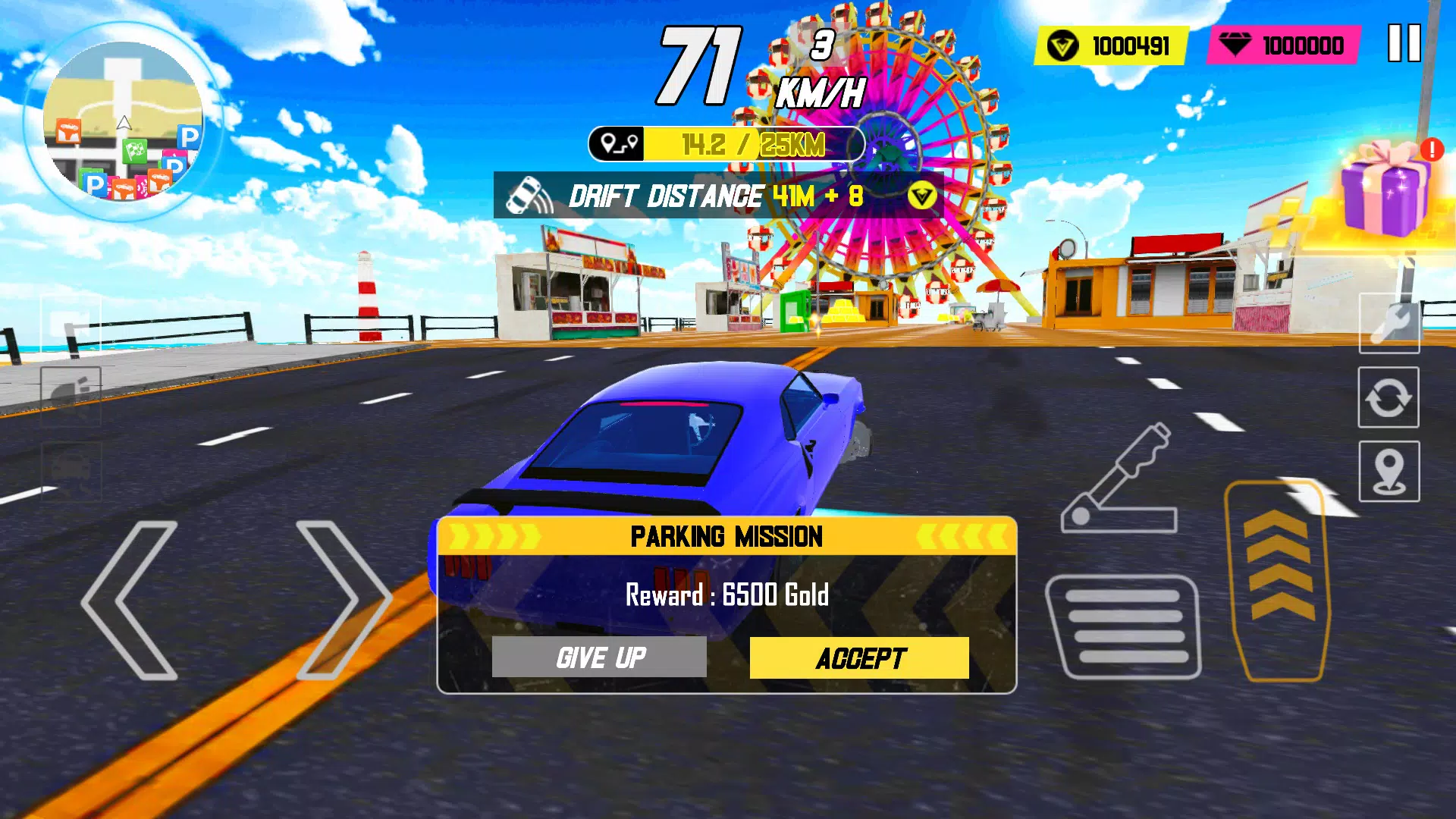Expand the minimap in the top-left corner
The height and width of the screenshot is (819, 1456).
pos(125,121)
